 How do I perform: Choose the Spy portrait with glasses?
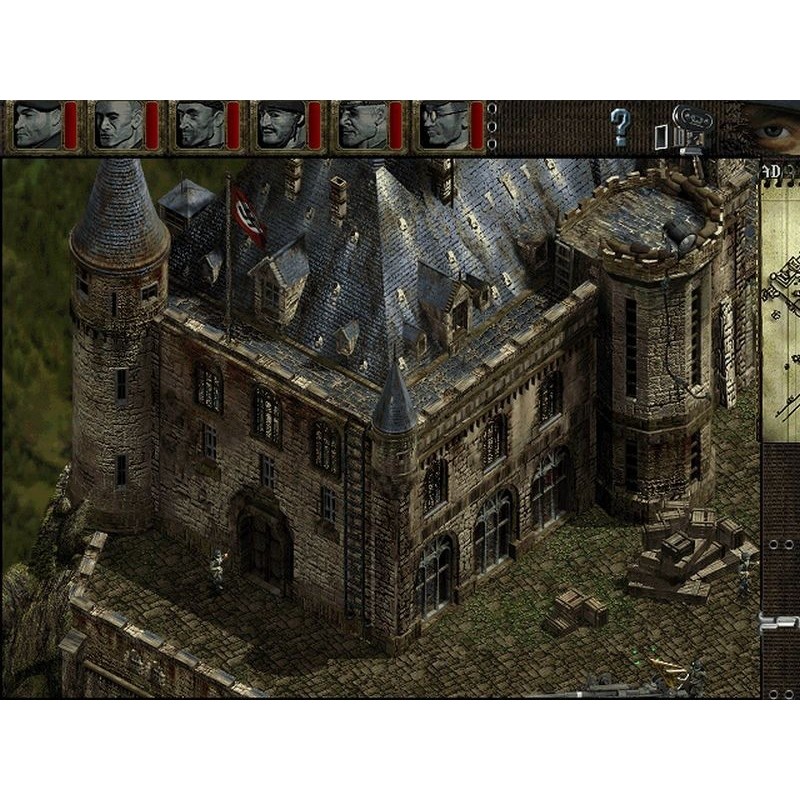coord(445,126)
